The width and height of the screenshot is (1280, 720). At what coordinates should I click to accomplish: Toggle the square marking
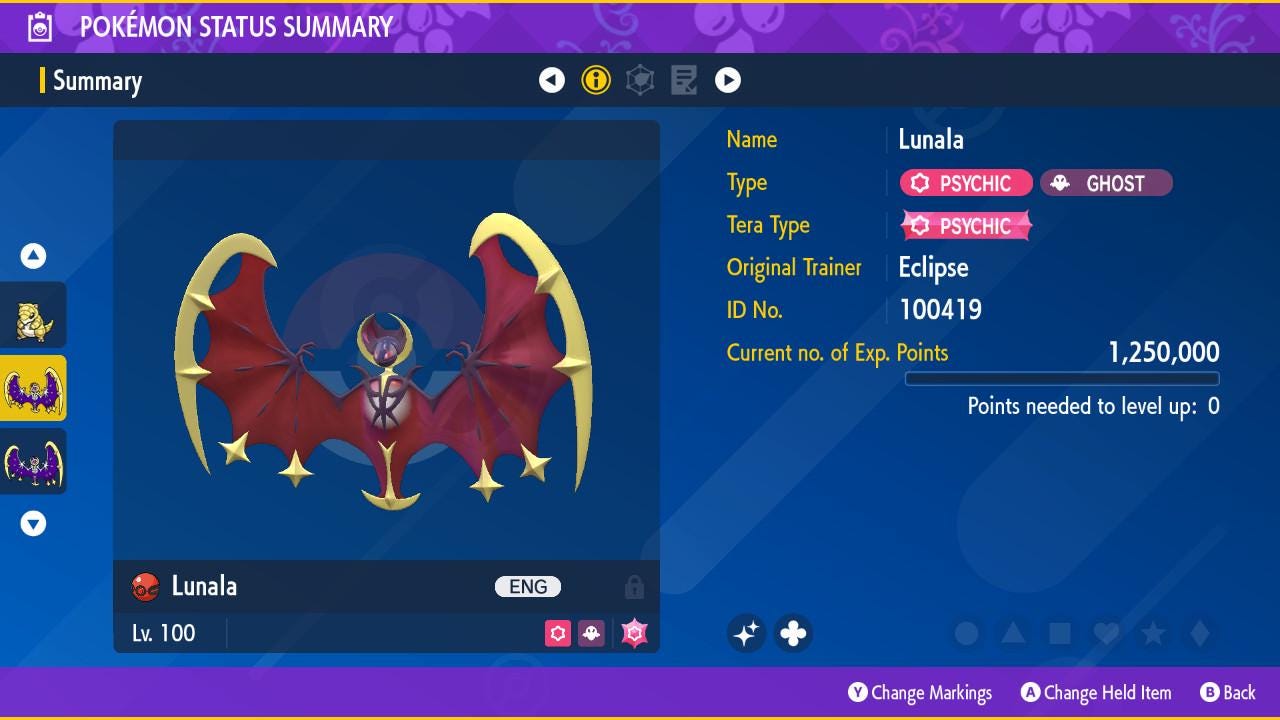pos(1060,633)
